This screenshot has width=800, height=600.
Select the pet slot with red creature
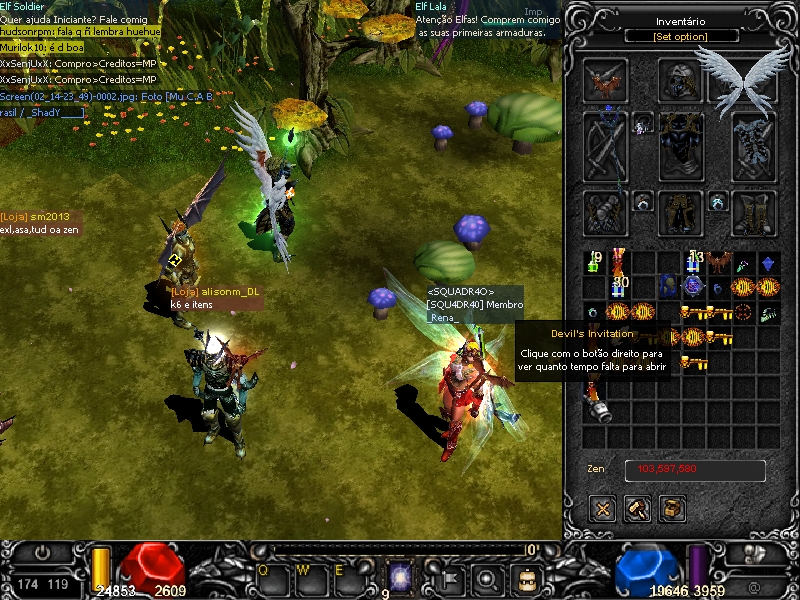605,80
